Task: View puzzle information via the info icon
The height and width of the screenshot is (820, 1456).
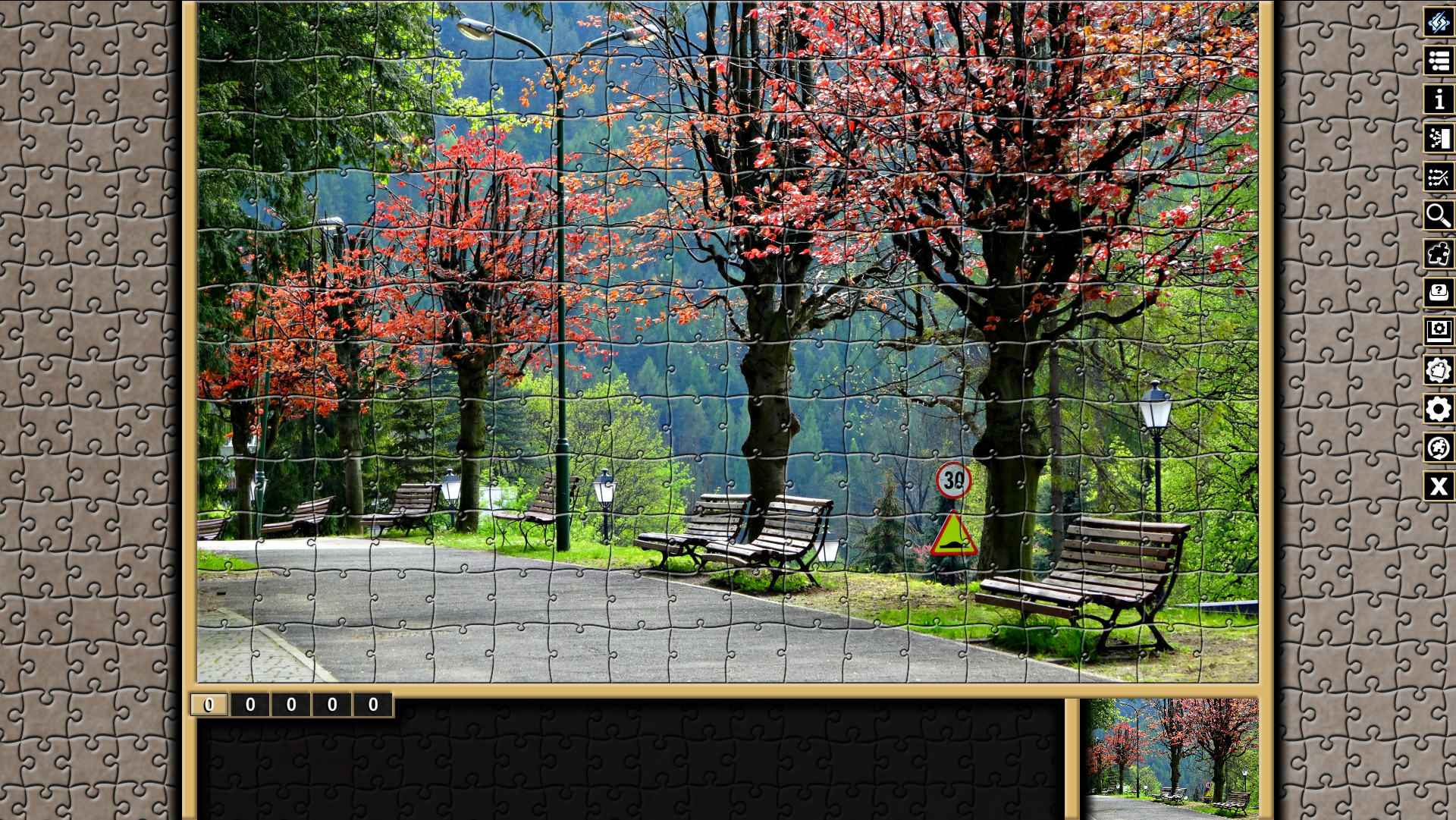Action: pos(1439,99)
